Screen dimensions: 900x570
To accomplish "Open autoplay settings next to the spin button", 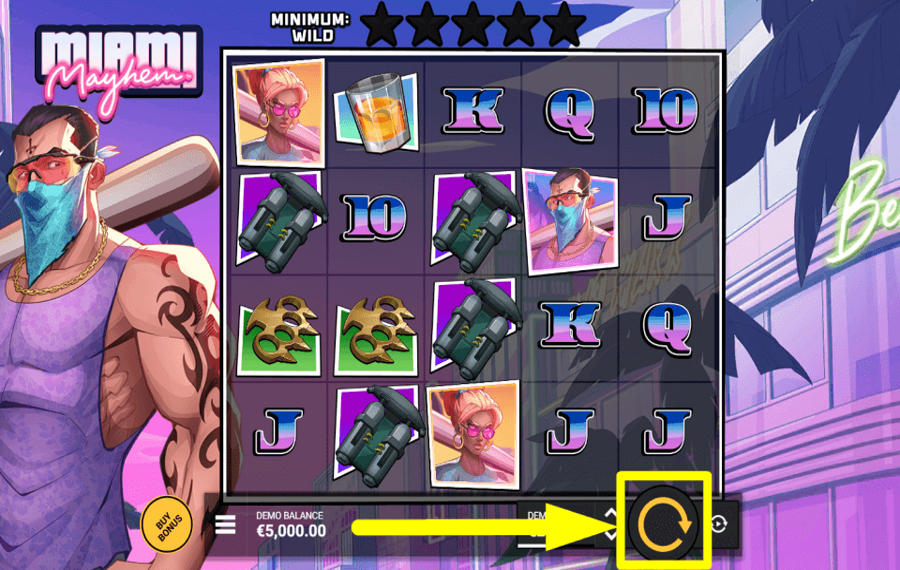I will (720, 523).
